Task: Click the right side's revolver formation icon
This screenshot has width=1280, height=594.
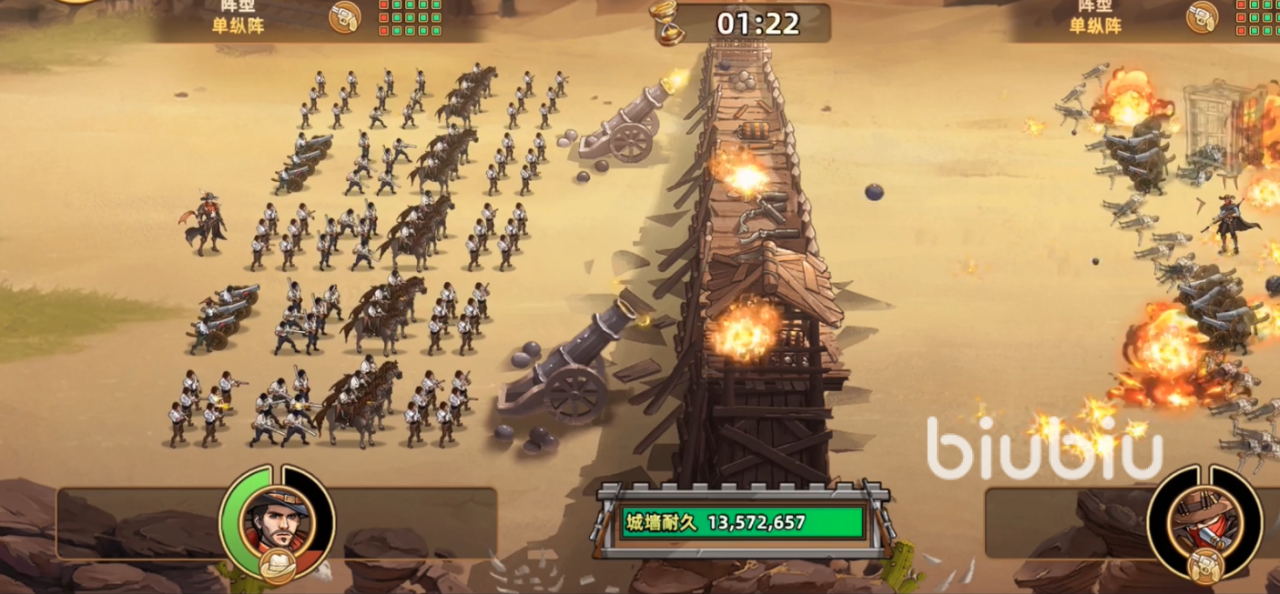Action: tap(1201, 16)
